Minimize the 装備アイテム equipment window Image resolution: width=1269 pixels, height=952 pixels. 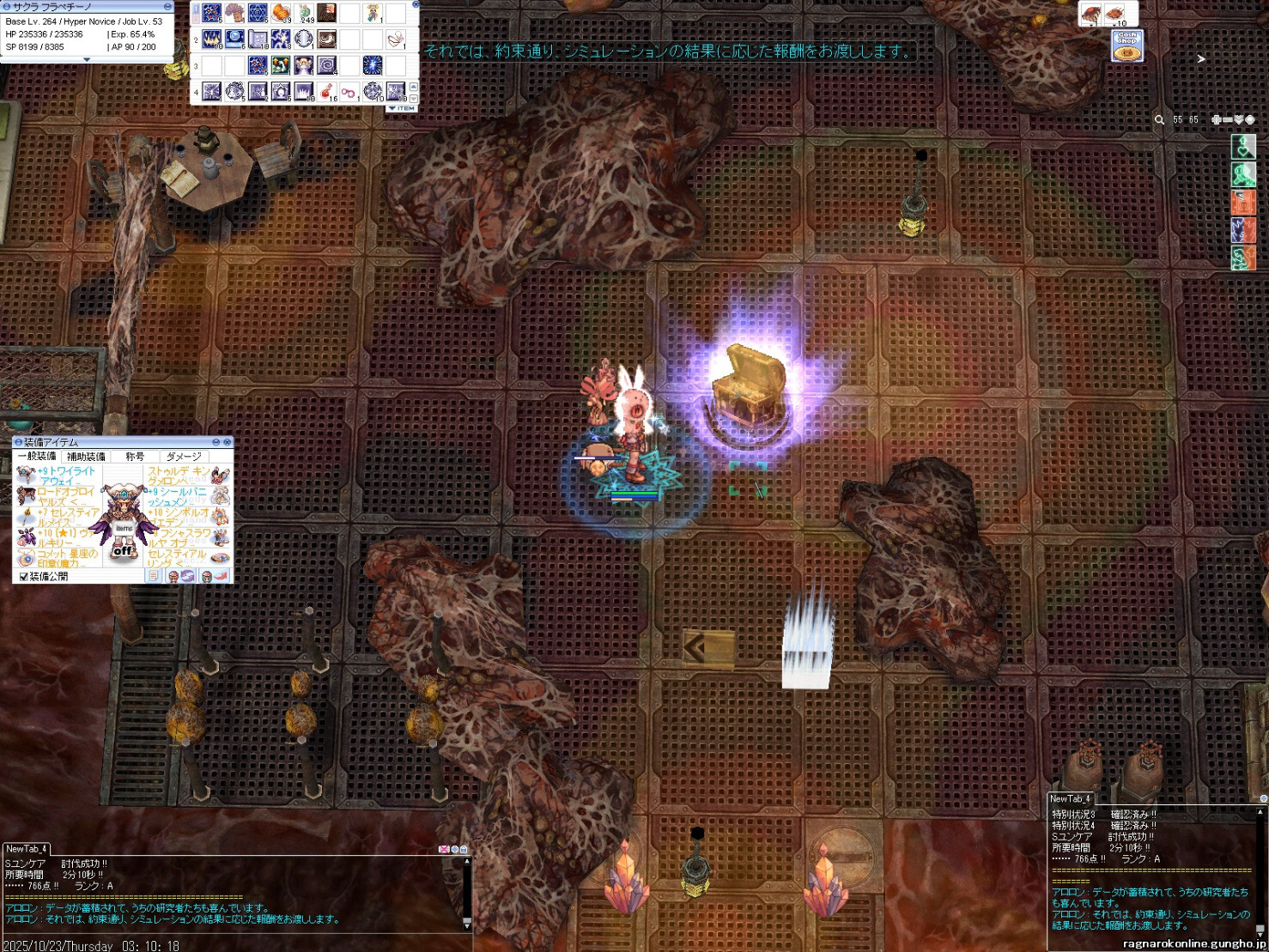point(216,442)
